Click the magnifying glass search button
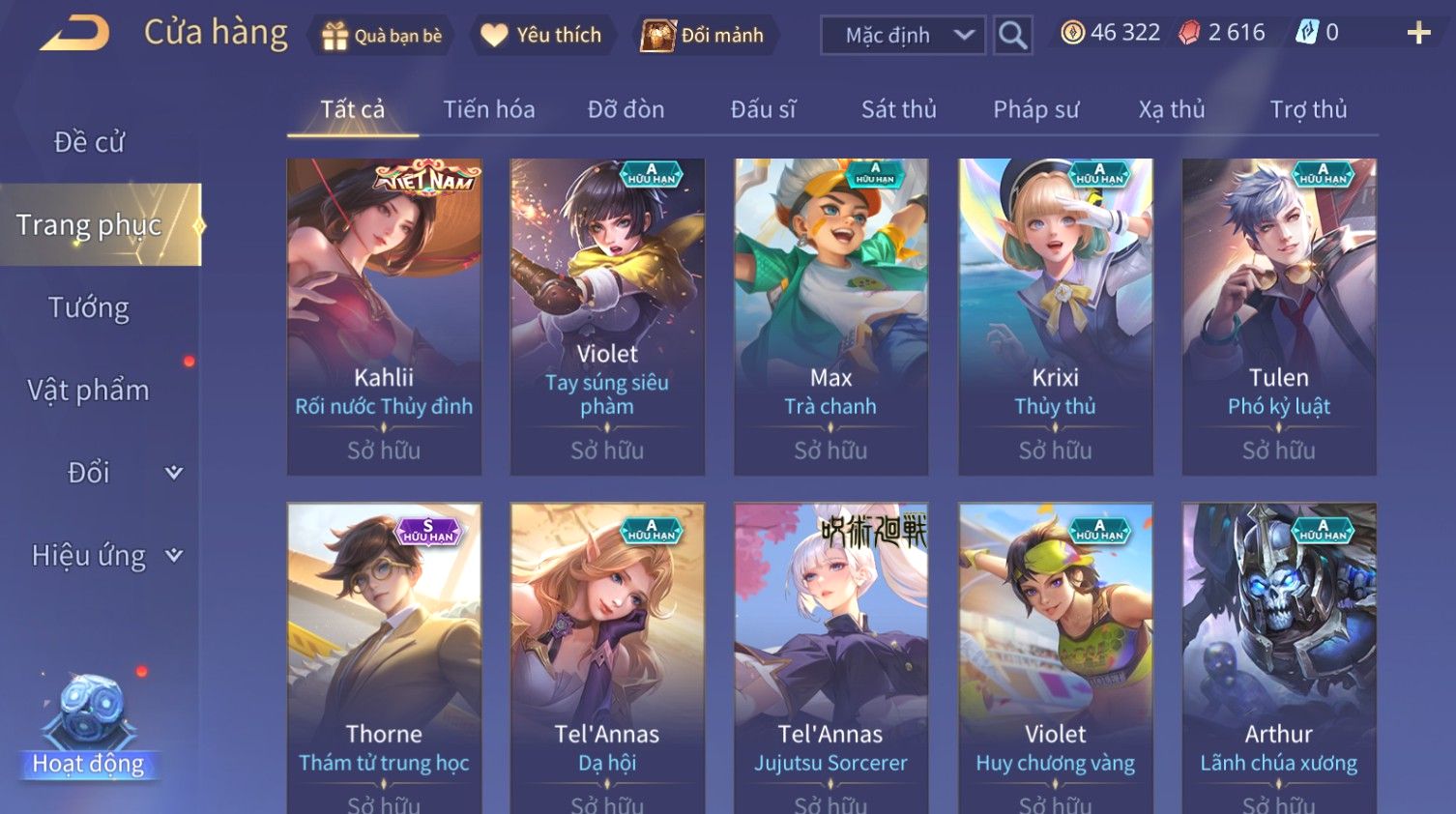The width and height of the screenshot is (1456, 814). click(1012, 36)
